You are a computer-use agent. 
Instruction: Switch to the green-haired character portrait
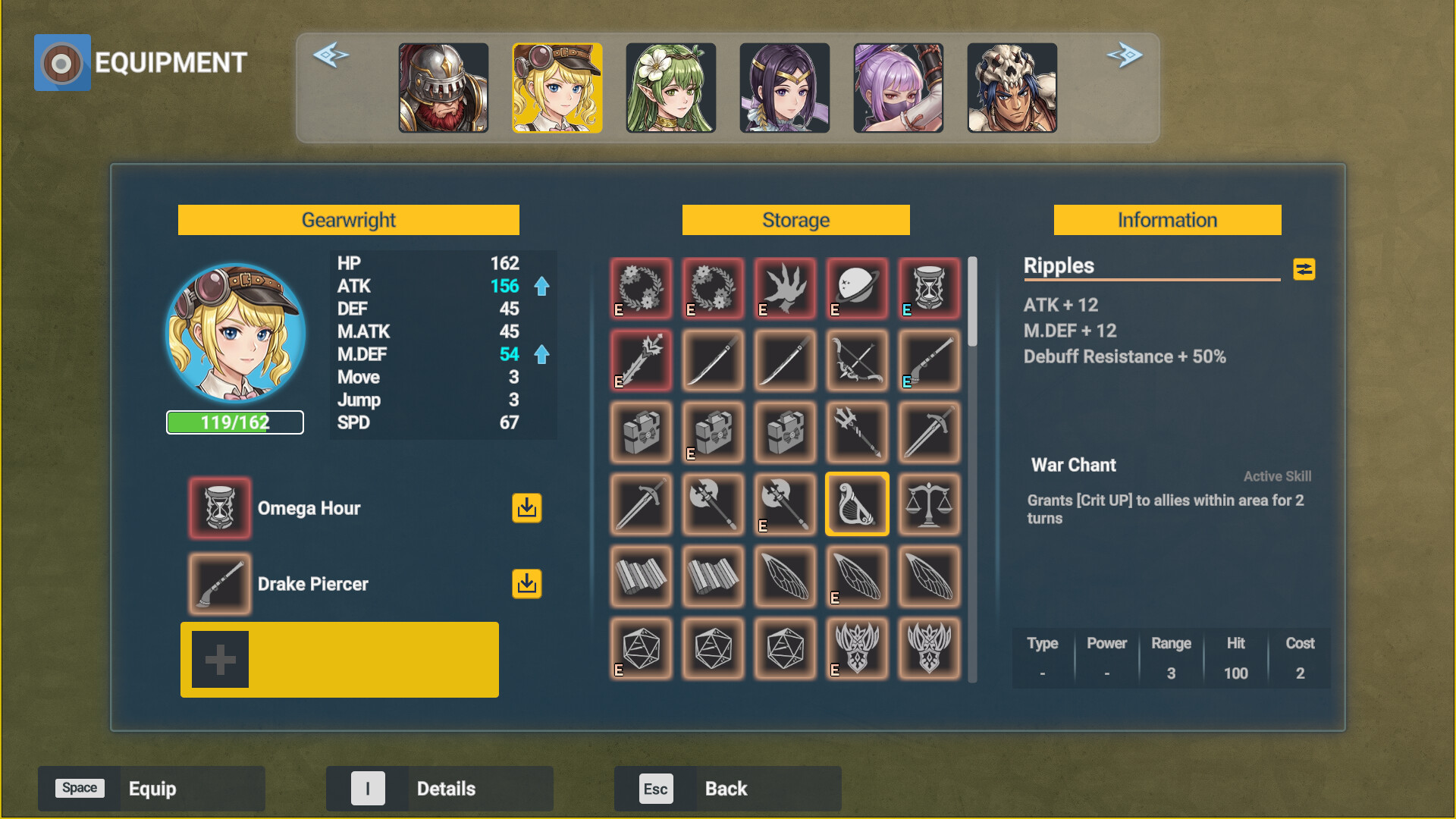(x=670, y=87)
